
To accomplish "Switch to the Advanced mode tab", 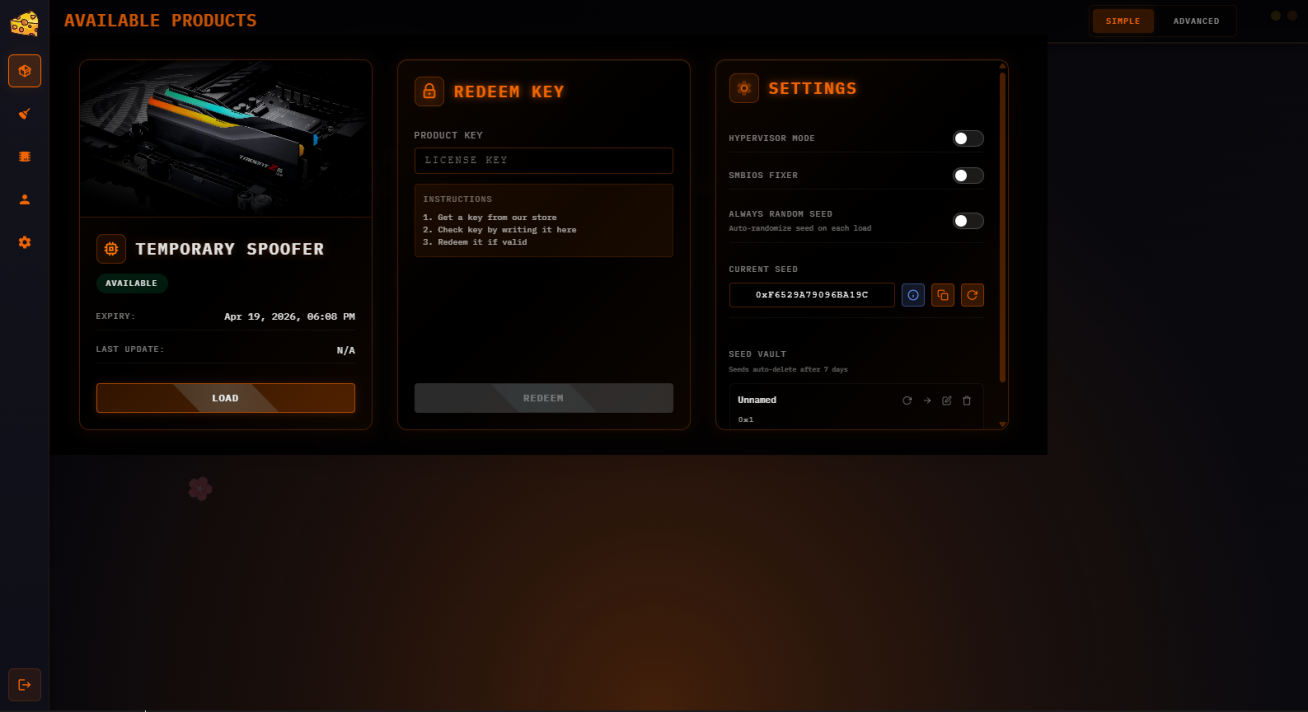I will coord(1195,21).
